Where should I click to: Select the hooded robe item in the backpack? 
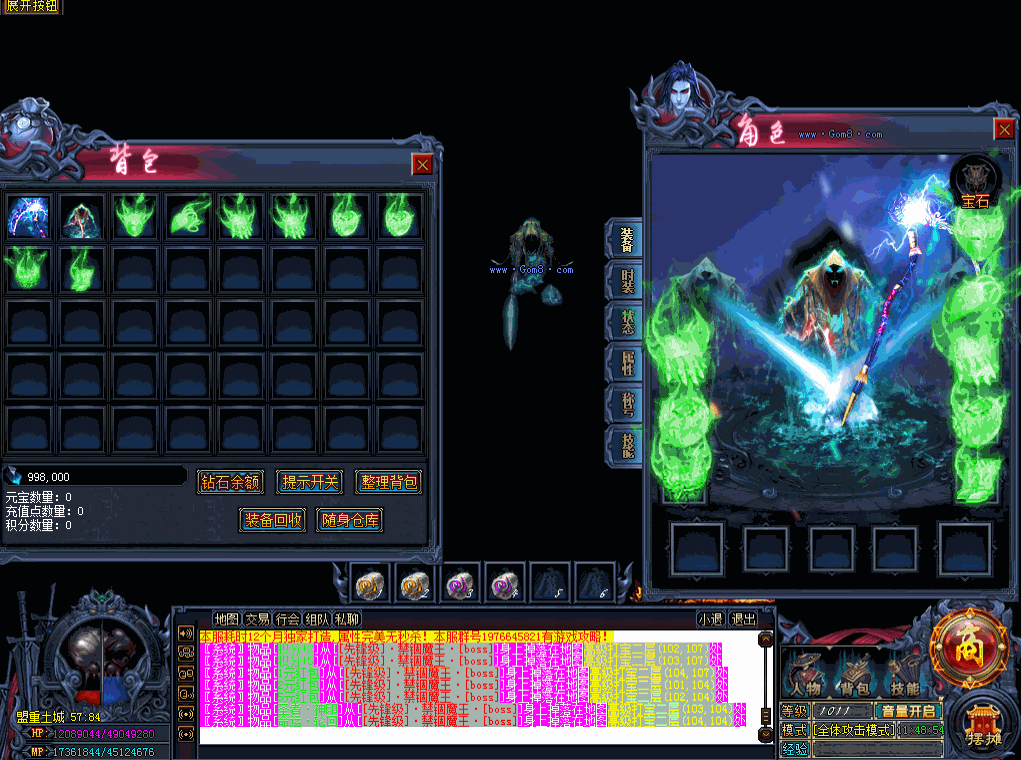click(80, 216)
